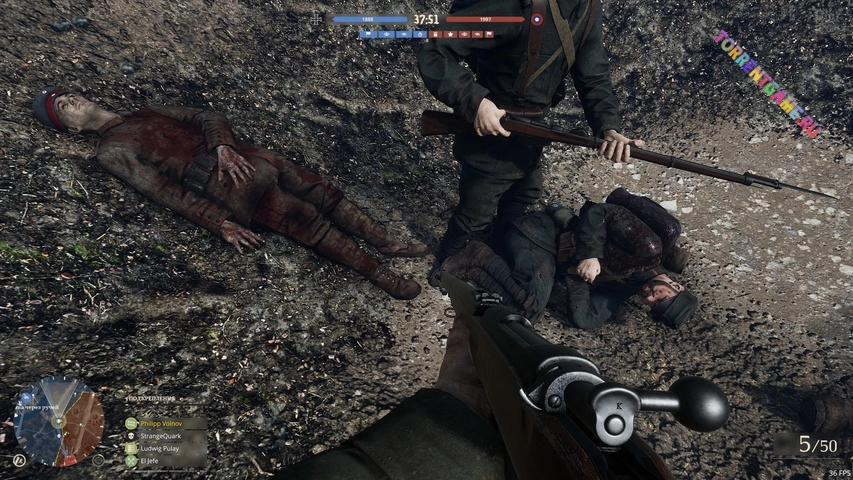Select the red star objective marker
The height and width of the screenshot is (480, 853).
click(450, 34)
